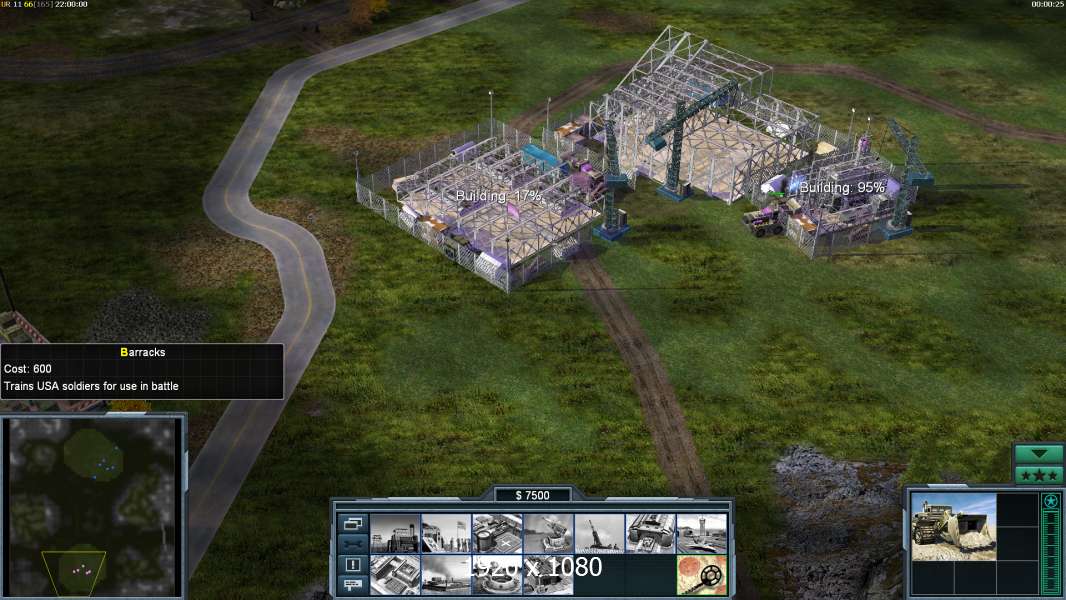Image resolution: width=1066 pixels, height=600 pixels.
Task: Click the green down-arrow button
Action: [1039, 454]
